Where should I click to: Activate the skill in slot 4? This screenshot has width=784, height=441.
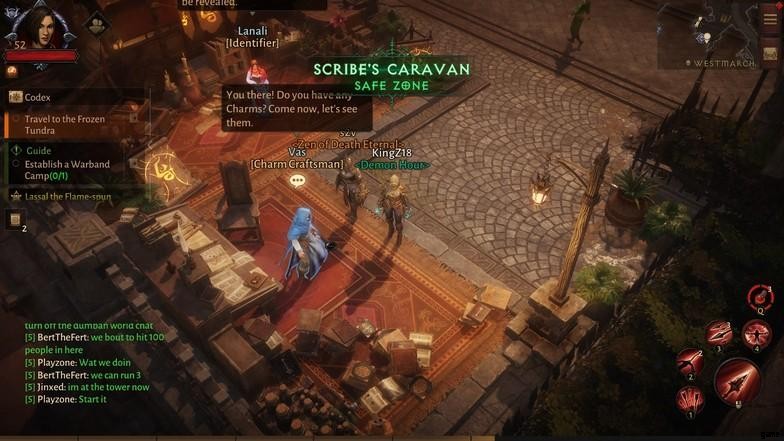click(x=756, y=334)
